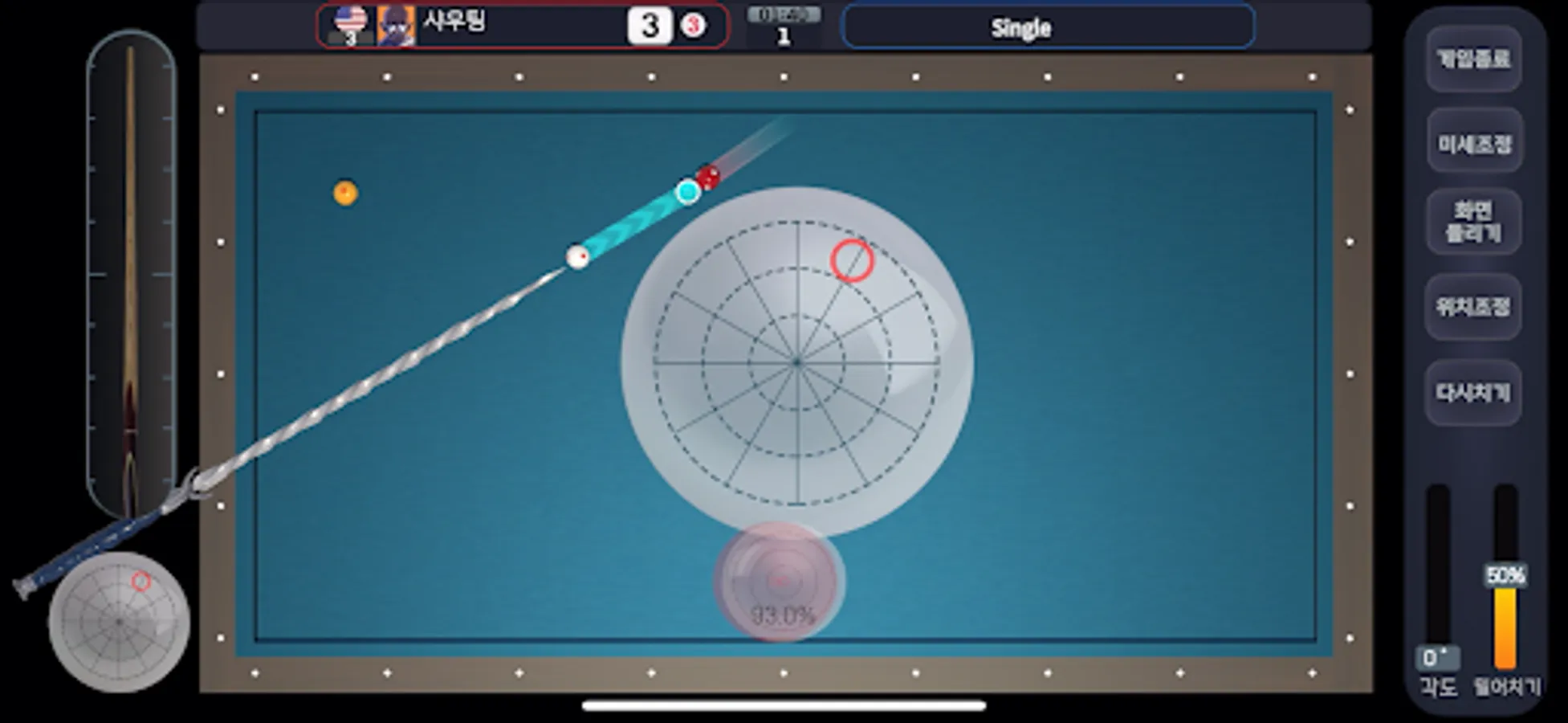
Task: Tap the red target ring on the spin wheel
Action: pos(851,259)
